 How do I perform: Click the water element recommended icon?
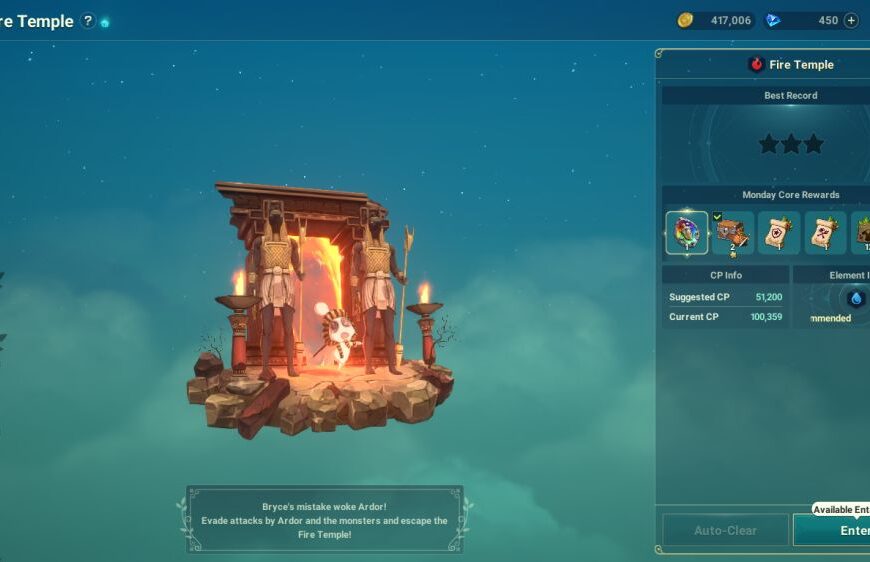click(856, 298)
